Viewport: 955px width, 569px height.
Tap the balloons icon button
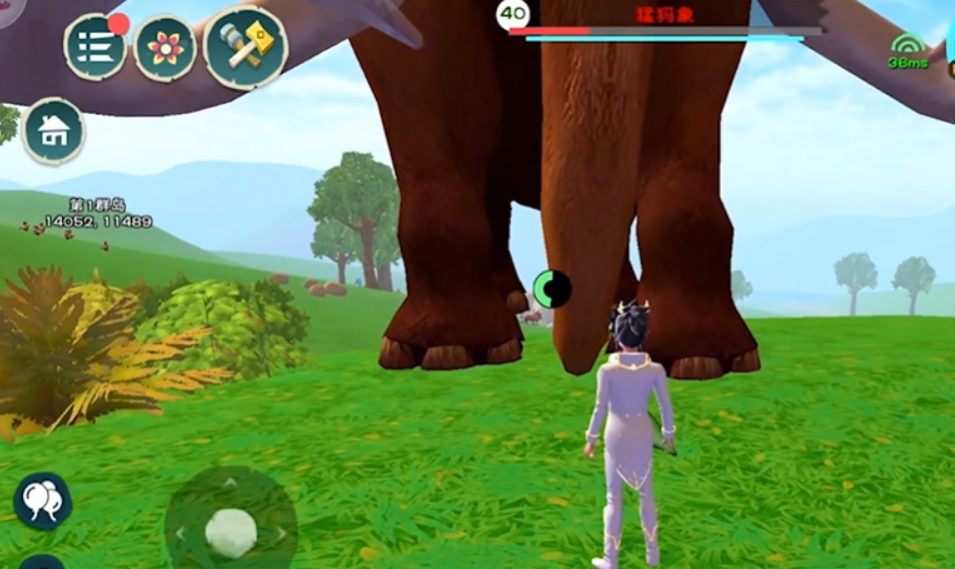coord(42,501)
